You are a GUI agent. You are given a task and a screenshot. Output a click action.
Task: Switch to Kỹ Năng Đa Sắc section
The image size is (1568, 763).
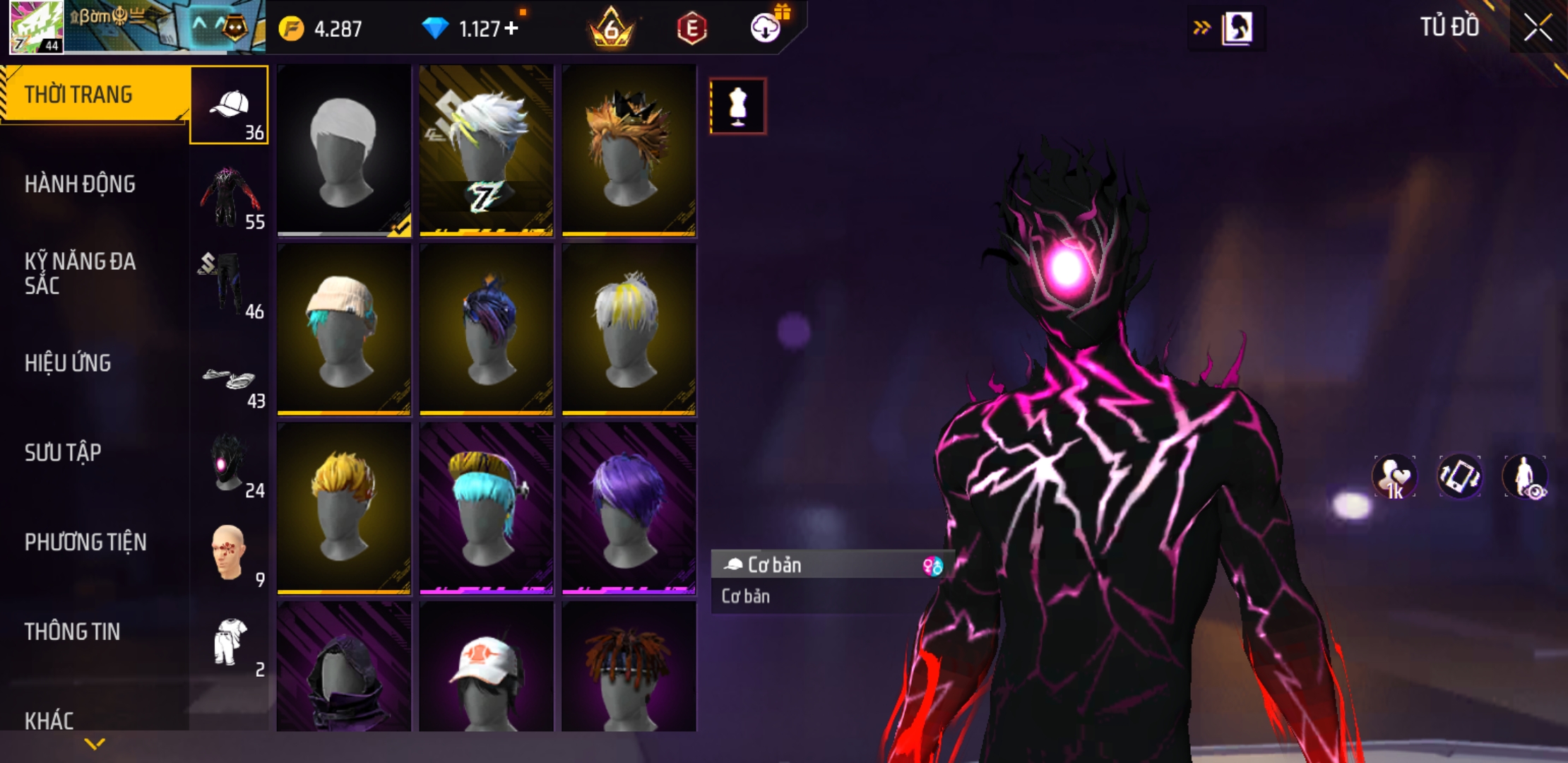point(80,273)
